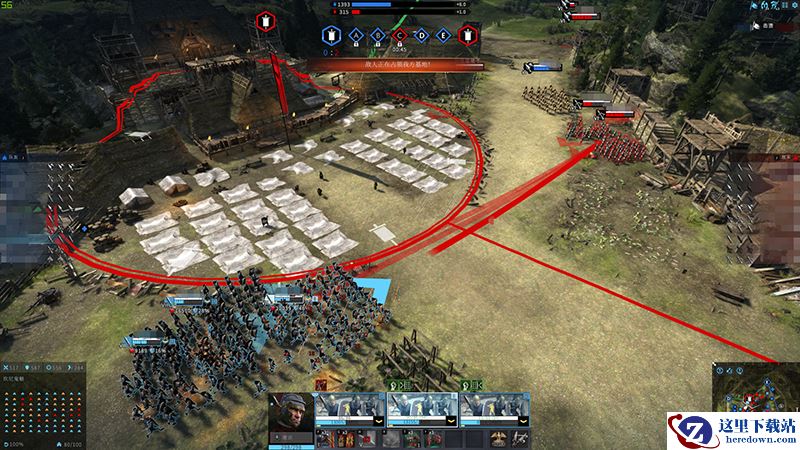This screenshot has height=450, width=800.
Task: Click the blue team base hexagon icon
Action: [x=331, y=37]
